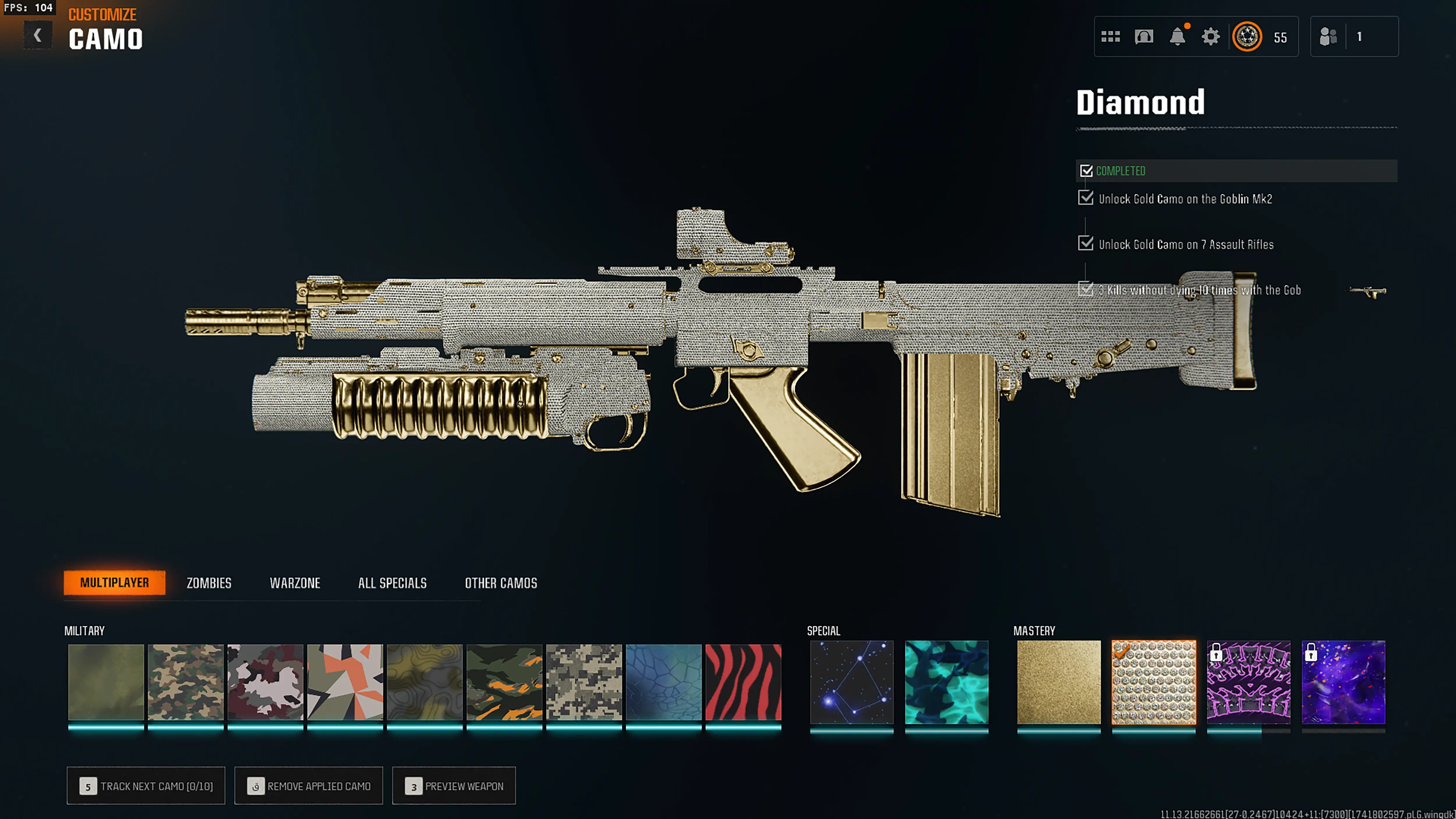This screenshot has height=819, width=1456.
Task: Open the notifications bell
Action: pos(1177,37)
